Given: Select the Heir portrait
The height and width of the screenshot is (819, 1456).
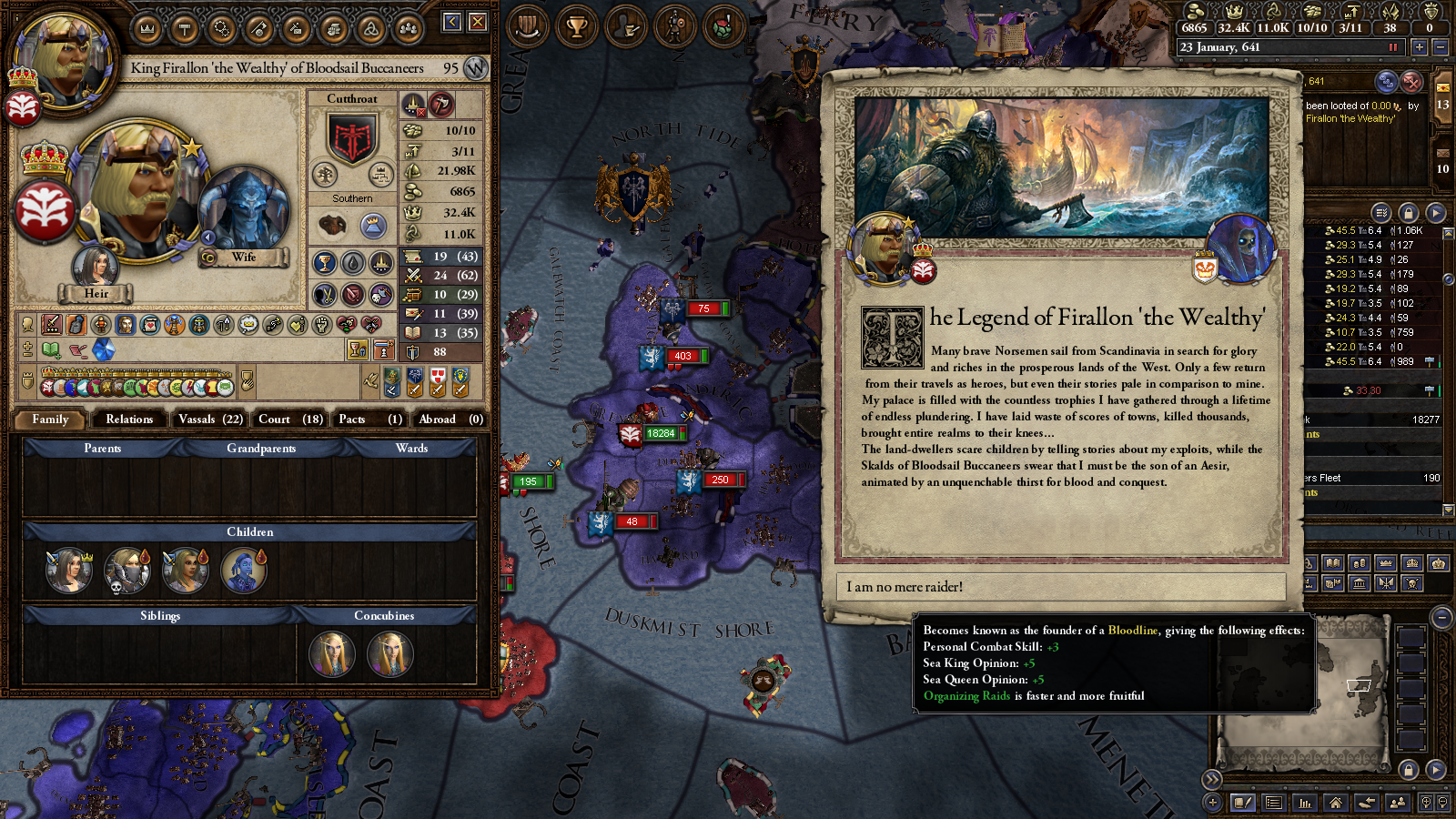Looking at the screenshot, I should (x=96, y=268).
